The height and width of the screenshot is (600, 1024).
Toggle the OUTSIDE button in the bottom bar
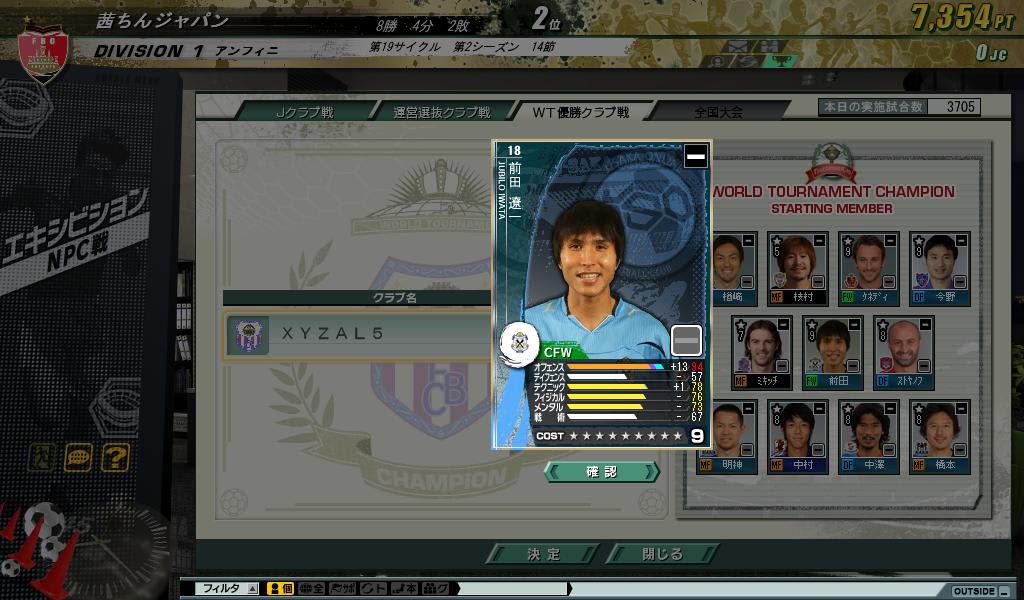tap(977, 590)
